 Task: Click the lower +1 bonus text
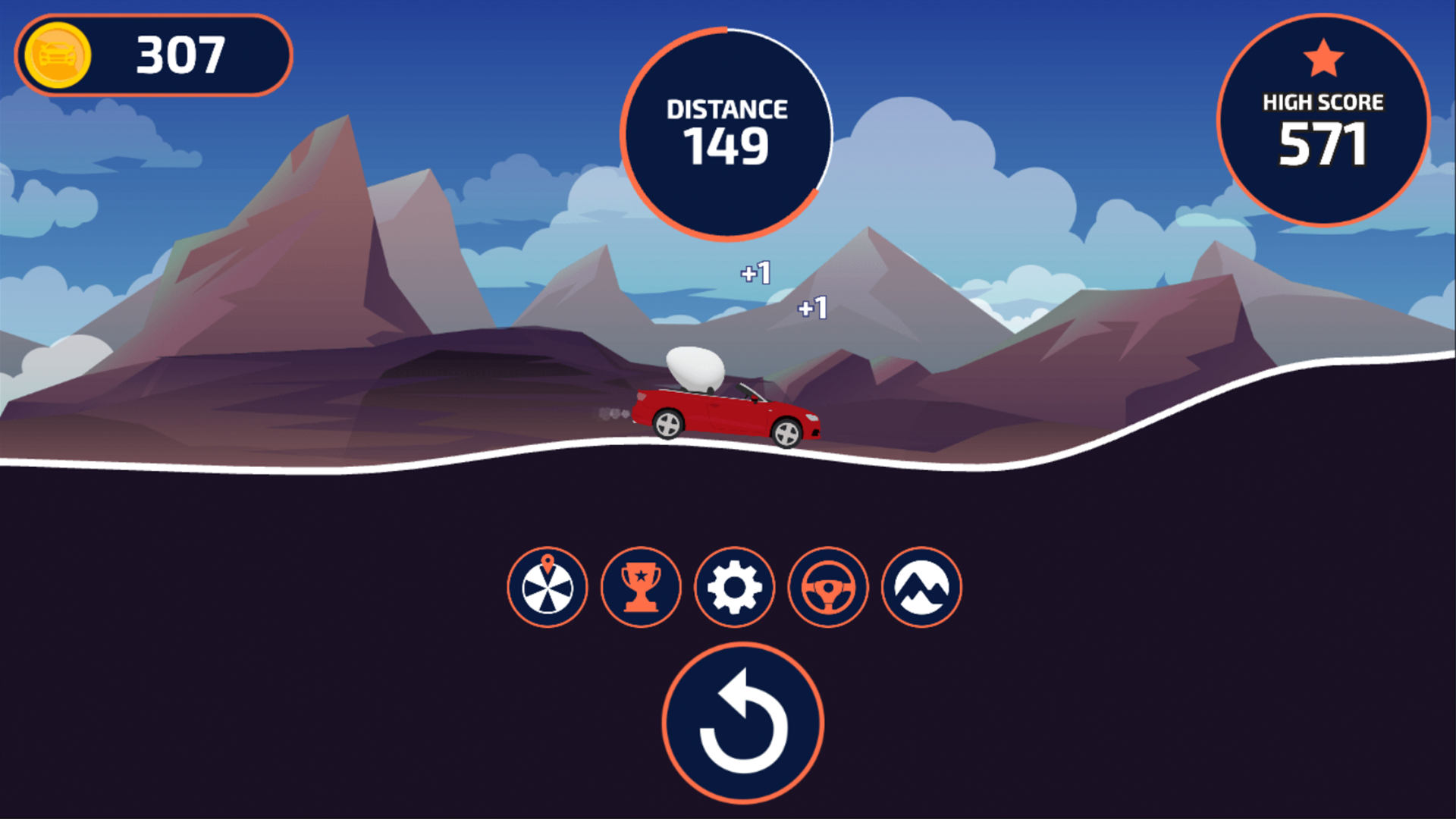pyautogui.click(x=813, y=308)
